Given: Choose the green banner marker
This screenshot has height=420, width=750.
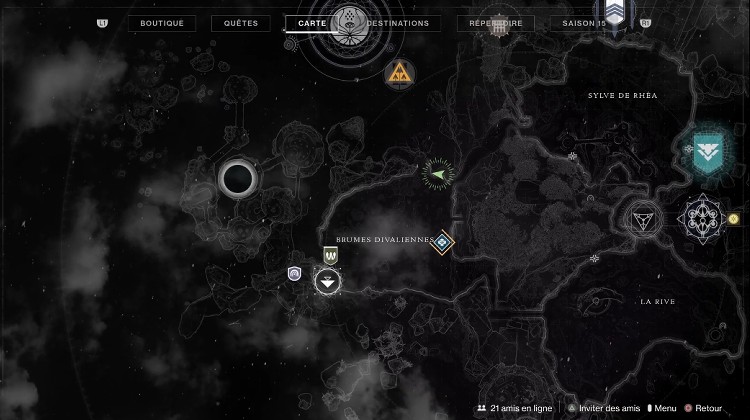Looking at the screenshot, I should click(330, 256).
